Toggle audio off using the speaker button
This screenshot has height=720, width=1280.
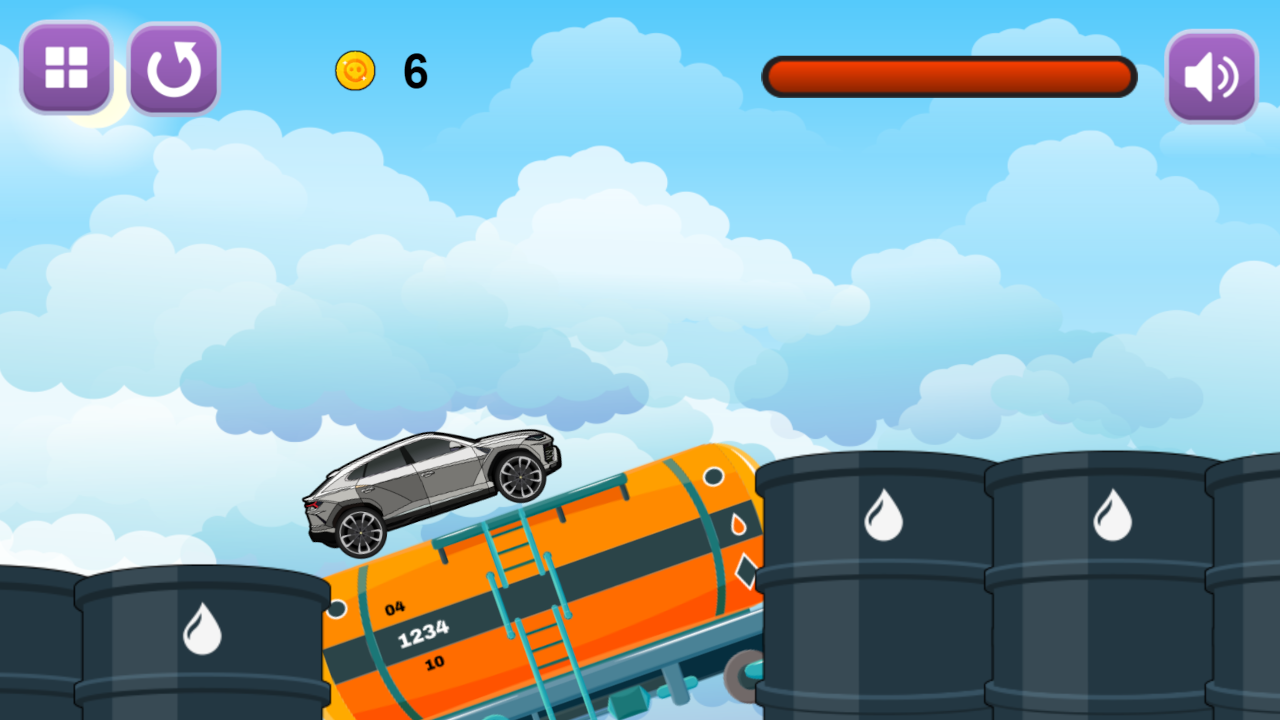(x=1211, y=75)
